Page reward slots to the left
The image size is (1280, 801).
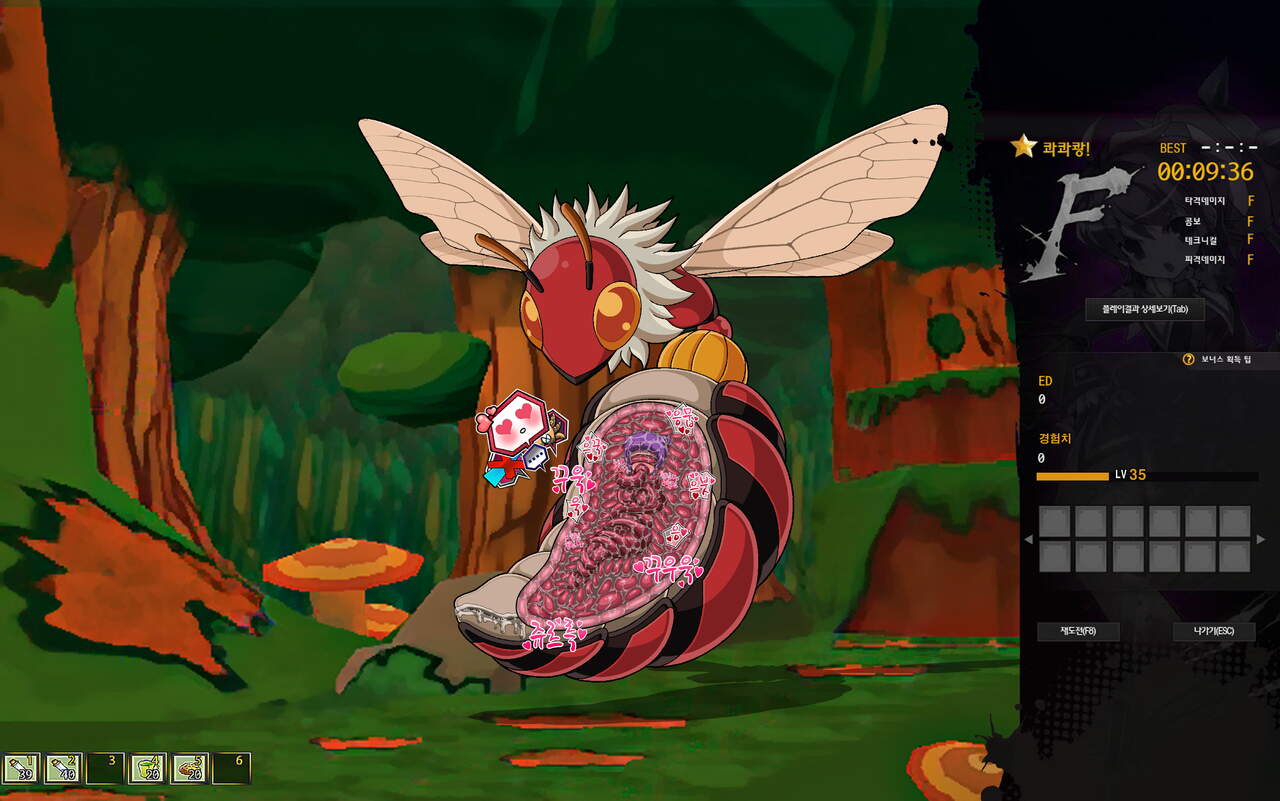[1028, 540]
